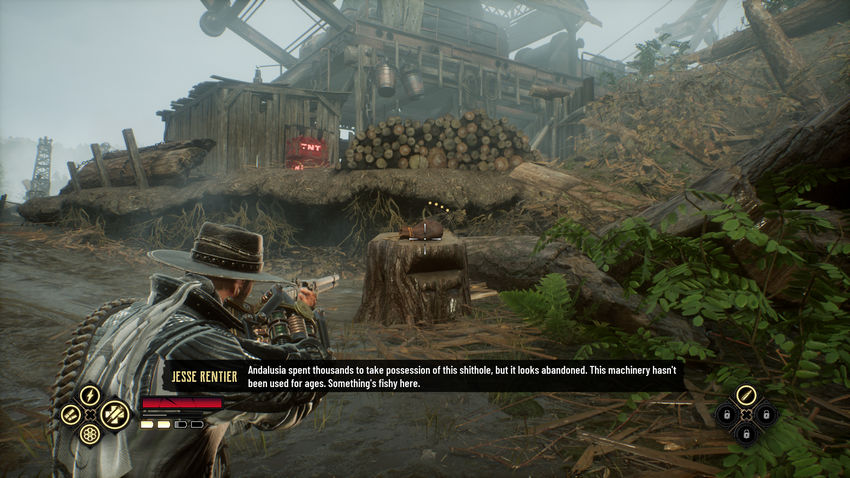Activate the lightning bolt ability icon
Viewport: 850px width, 478px height.
click(90, 394)
